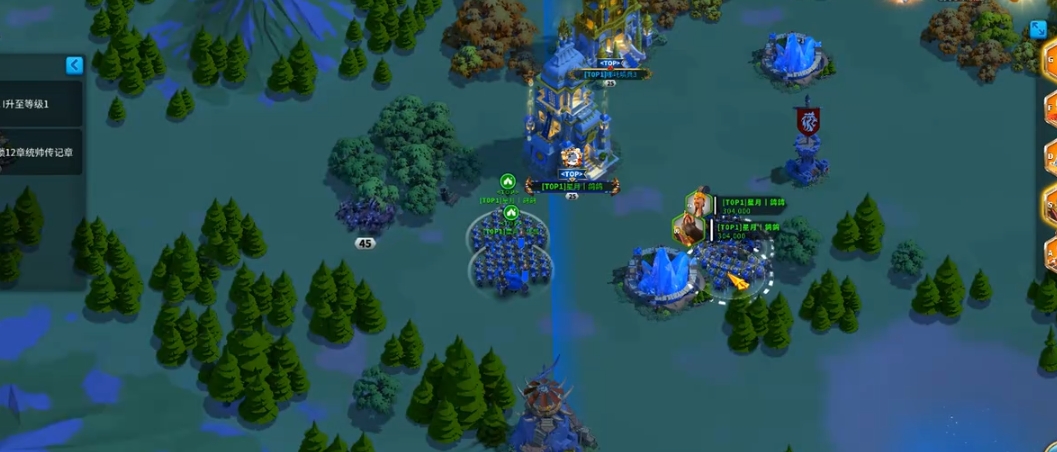Viewport: 1057px width, 452px height.
Task: Click the lower green tent camp marker
Action: point(511,212)
